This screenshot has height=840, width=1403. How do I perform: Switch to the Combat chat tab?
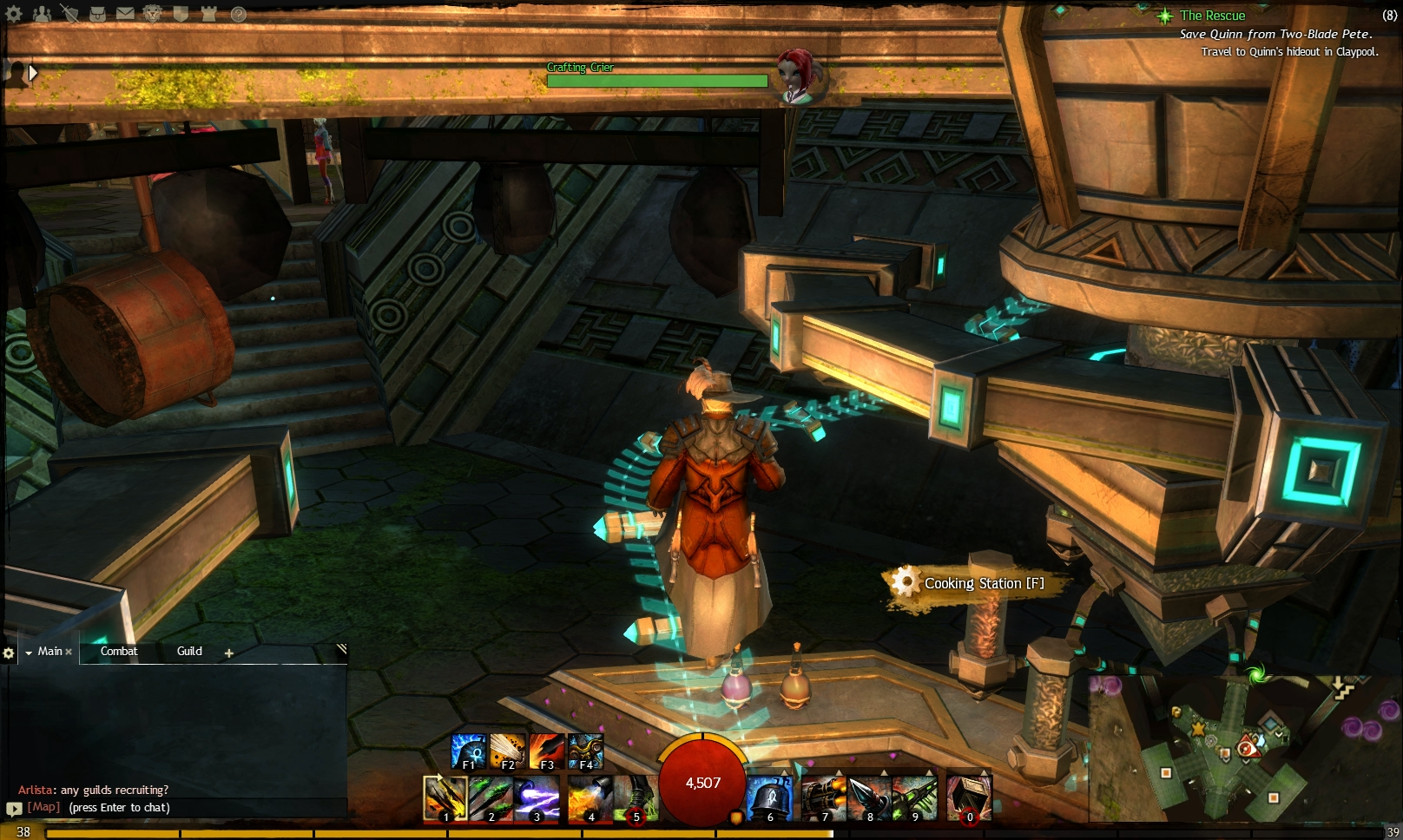118,652
